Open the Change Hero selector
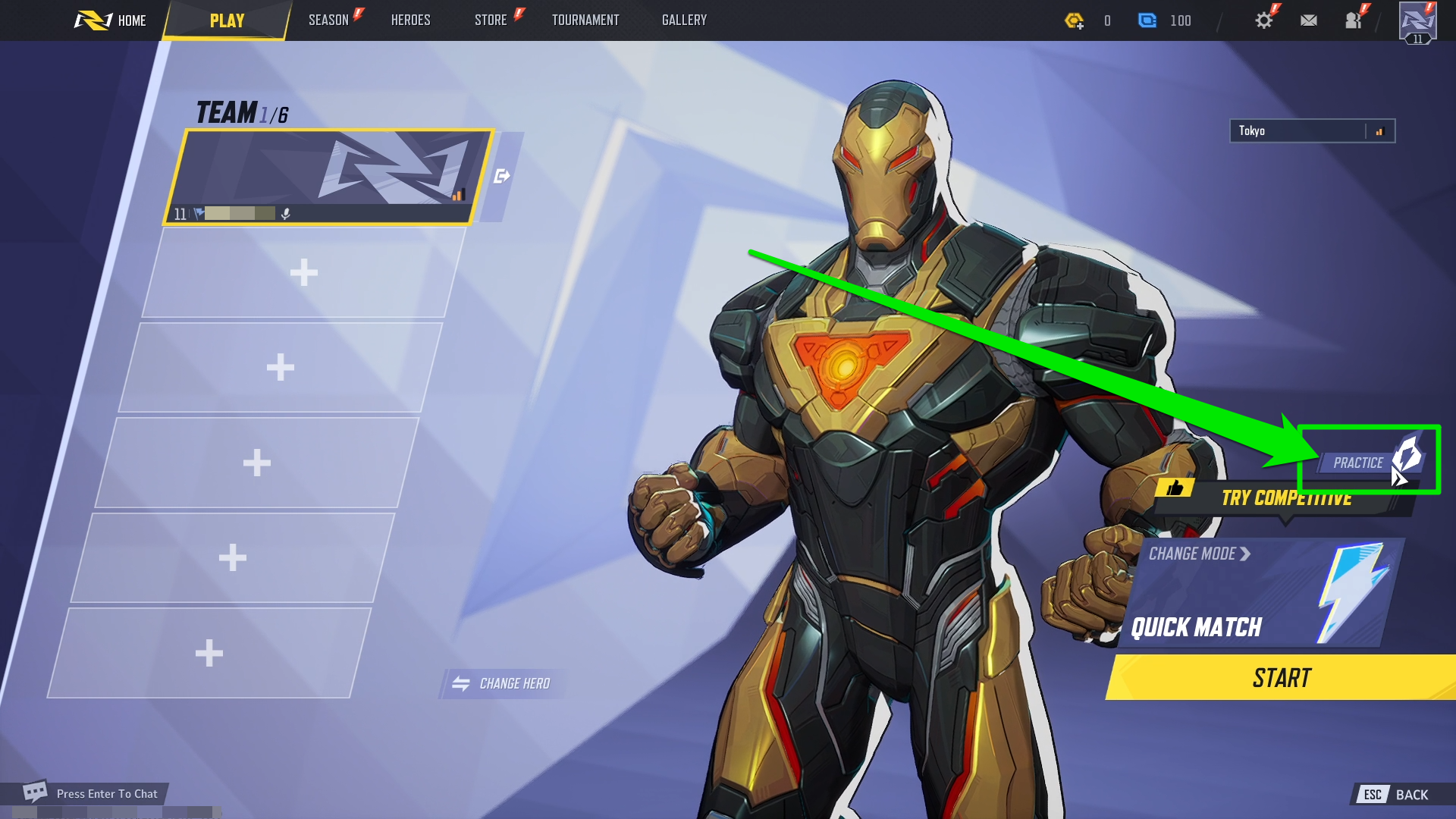The width and height of the screenshot is (1456, 819). point(500,682)
